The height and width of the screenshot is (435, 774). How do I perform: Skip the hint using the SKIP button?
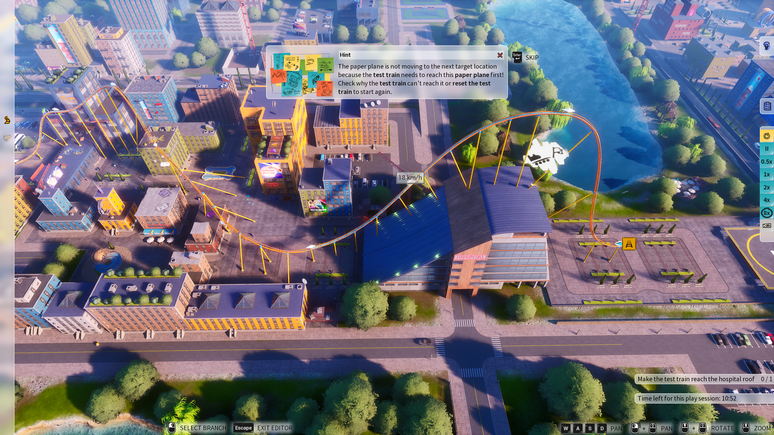coord(525,58)
